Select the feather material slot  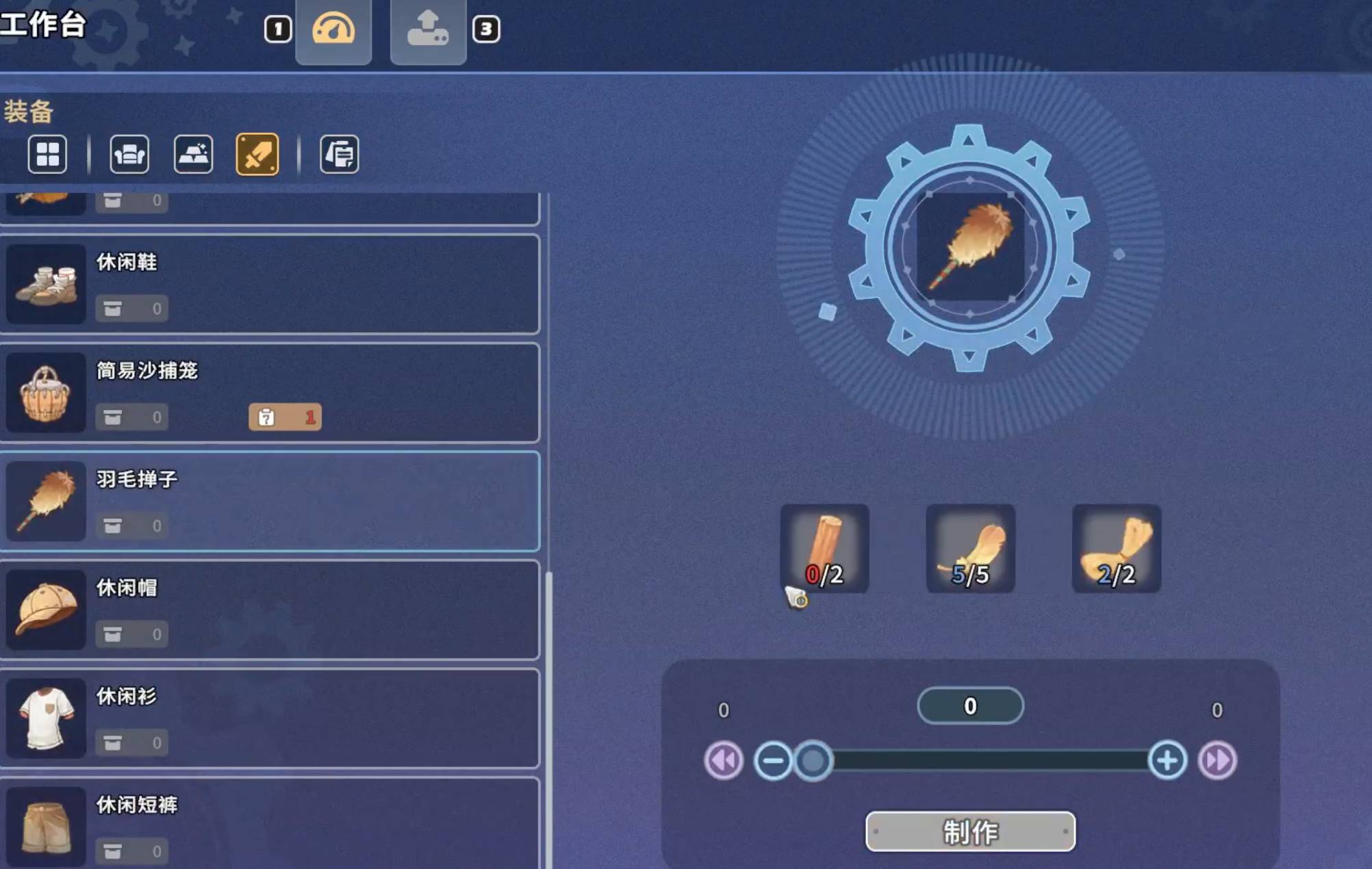click(x=970, y=549)
